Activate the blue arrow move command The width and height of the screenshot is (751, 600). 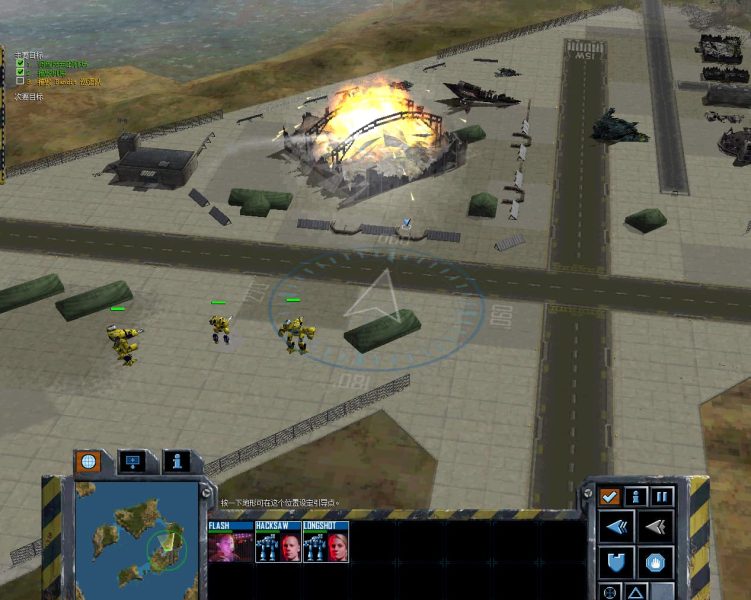pyautogui.click(x=617, y=526)
